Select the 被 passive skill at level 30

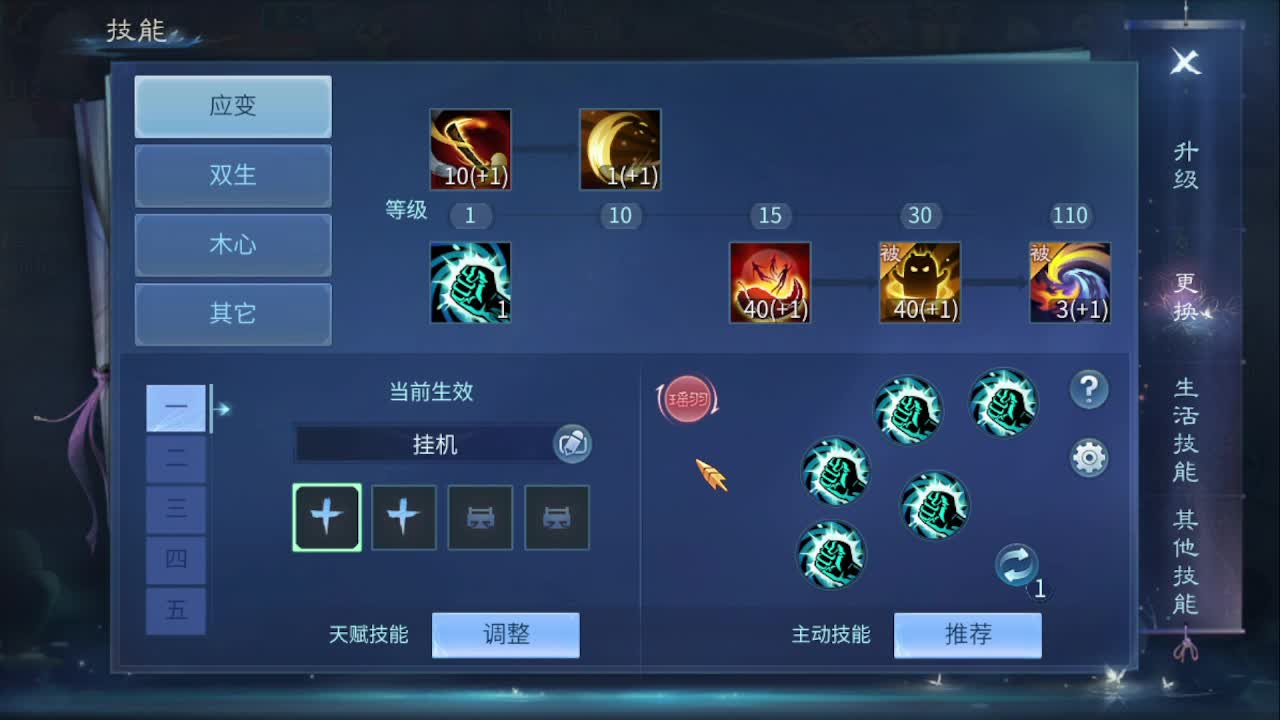coord(920,283)
